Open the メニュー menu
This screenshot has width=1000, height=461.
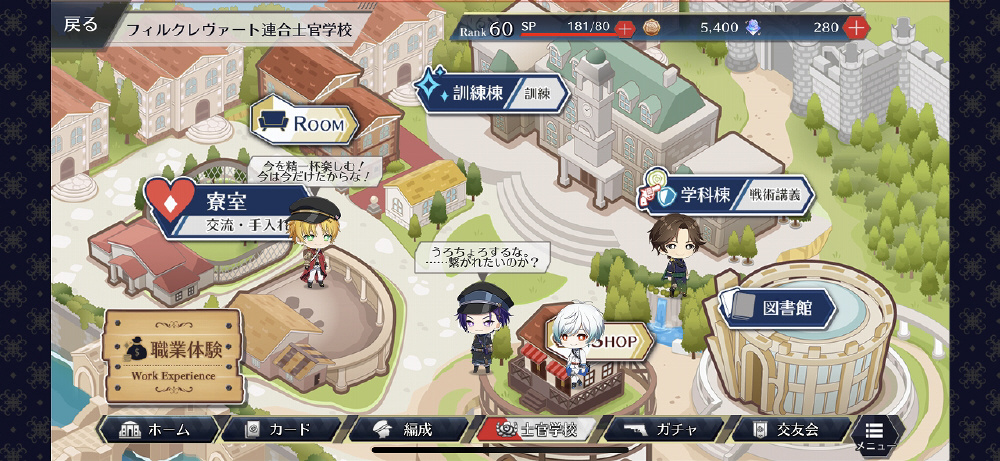(873, 434)
